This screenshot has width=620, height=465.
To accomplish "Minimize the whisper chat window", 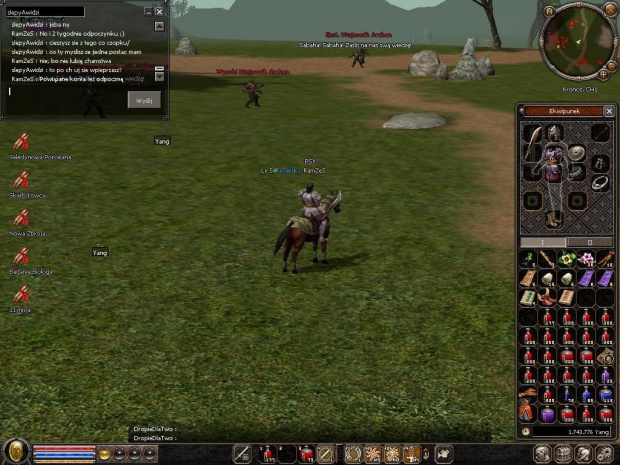I will 148,11.
